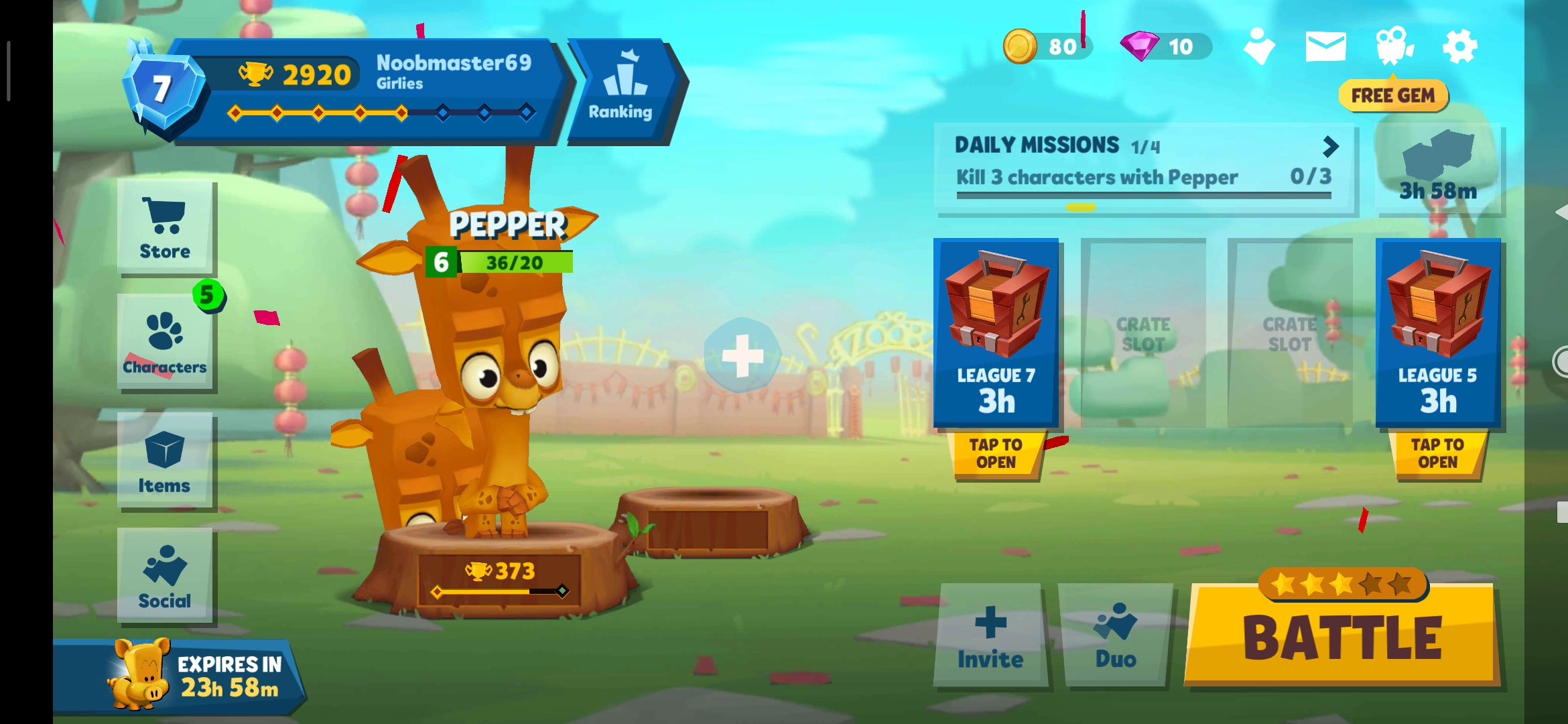Open the Characters menu
This screenshot has height=724, width=1568.
165,342
